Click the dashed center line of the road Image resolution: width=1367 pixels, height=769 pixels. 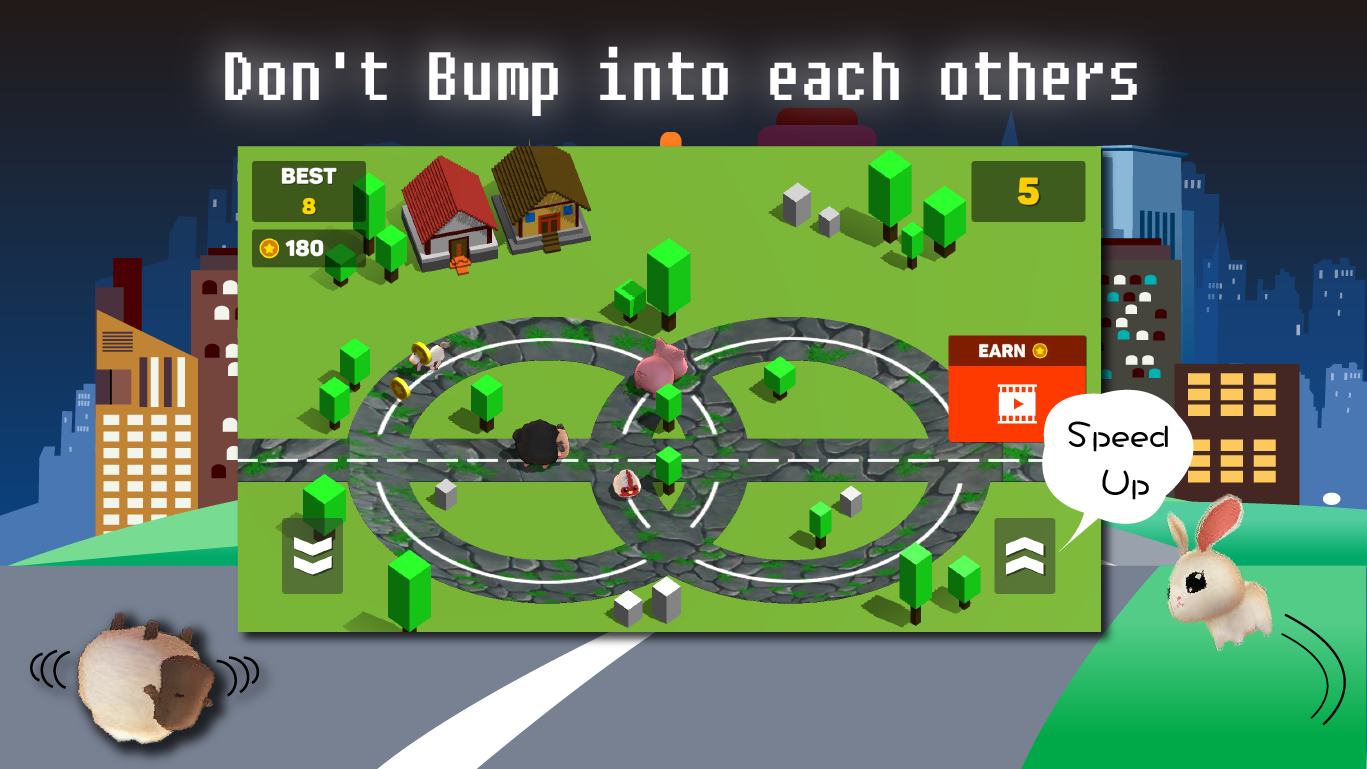[800, 459]
